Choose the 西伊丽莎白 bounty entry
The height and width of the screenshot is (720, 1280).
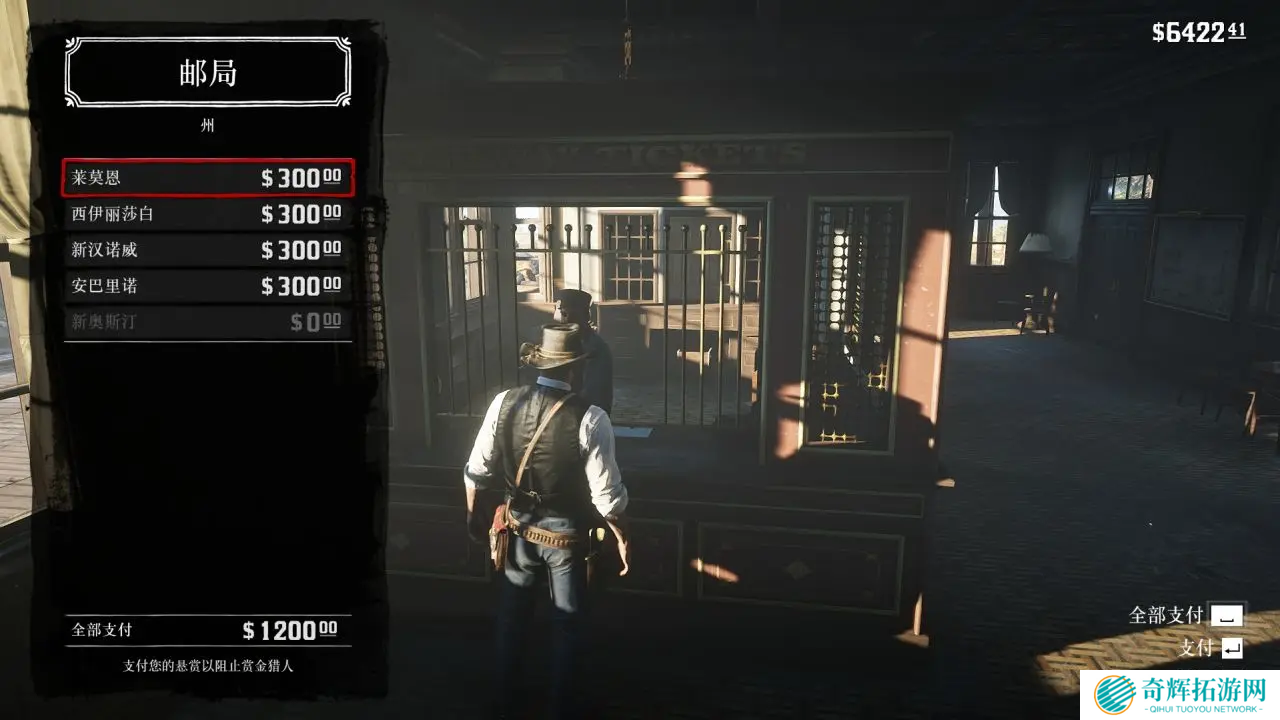coord(207,214)
